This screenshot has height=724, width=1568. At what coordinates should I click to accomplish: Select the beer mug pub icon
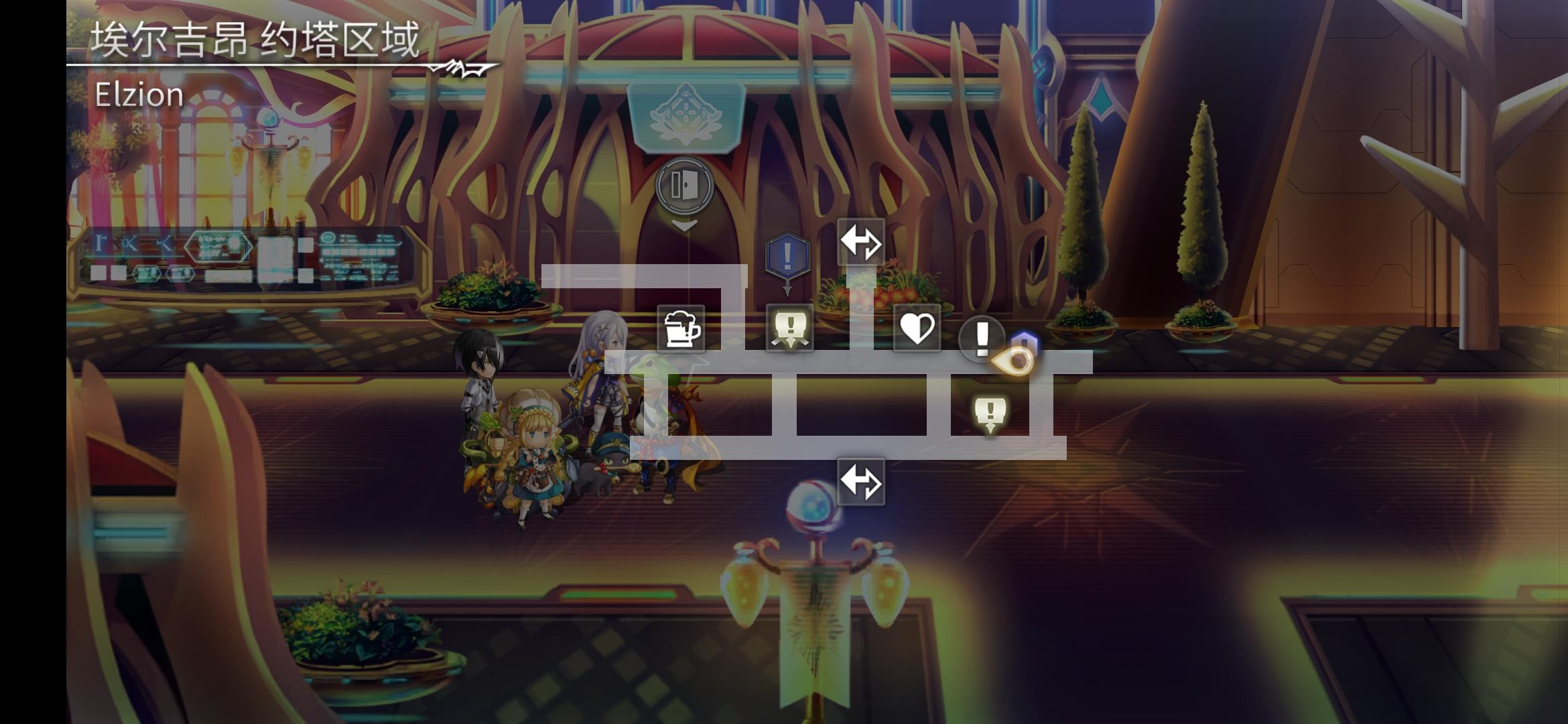[x=681, y=328]
